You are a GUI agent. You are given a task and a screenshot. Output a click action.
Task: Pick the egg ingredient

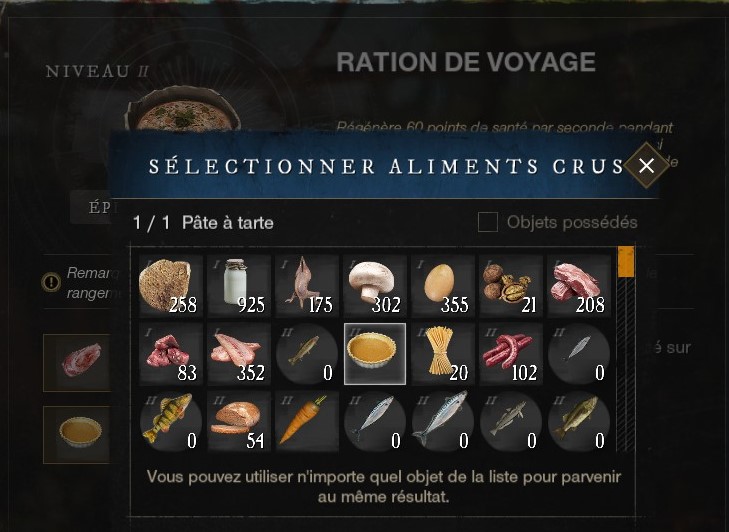pos(442,285)
